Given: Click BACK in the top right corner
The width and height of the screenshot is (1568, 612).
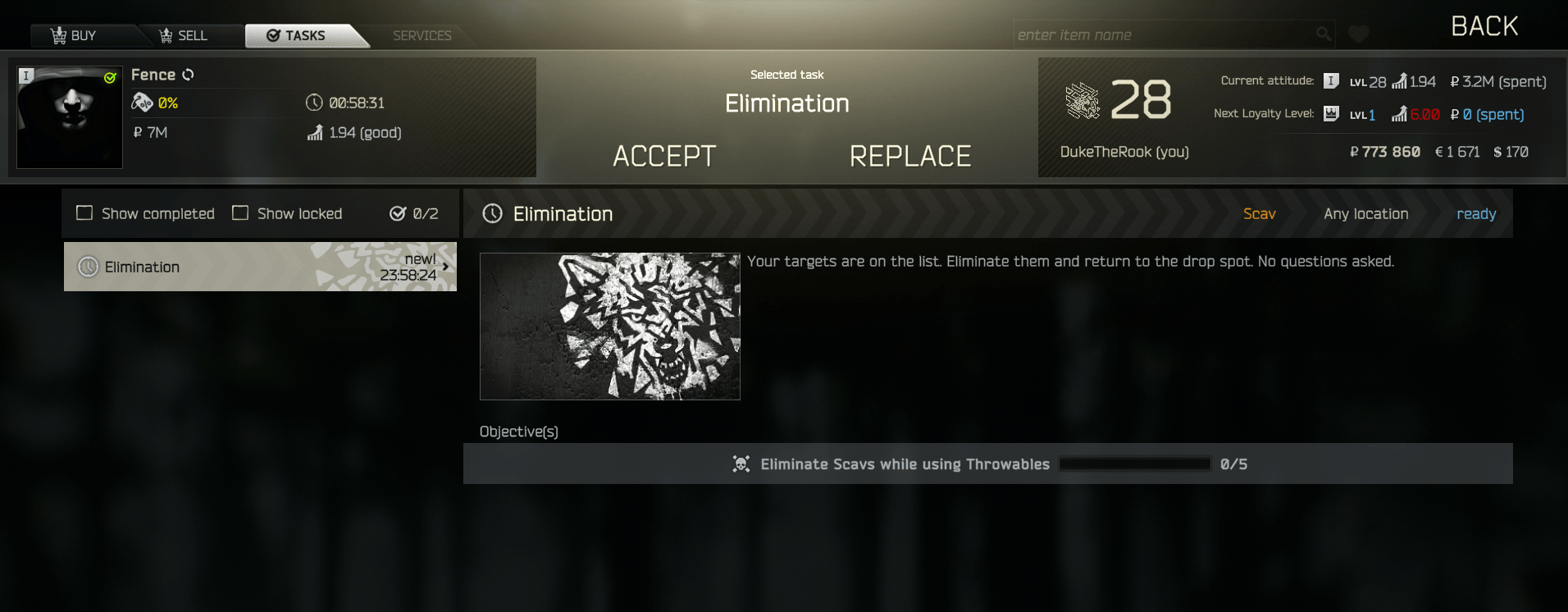Looking at the screenshot, I should (1484, 25).
